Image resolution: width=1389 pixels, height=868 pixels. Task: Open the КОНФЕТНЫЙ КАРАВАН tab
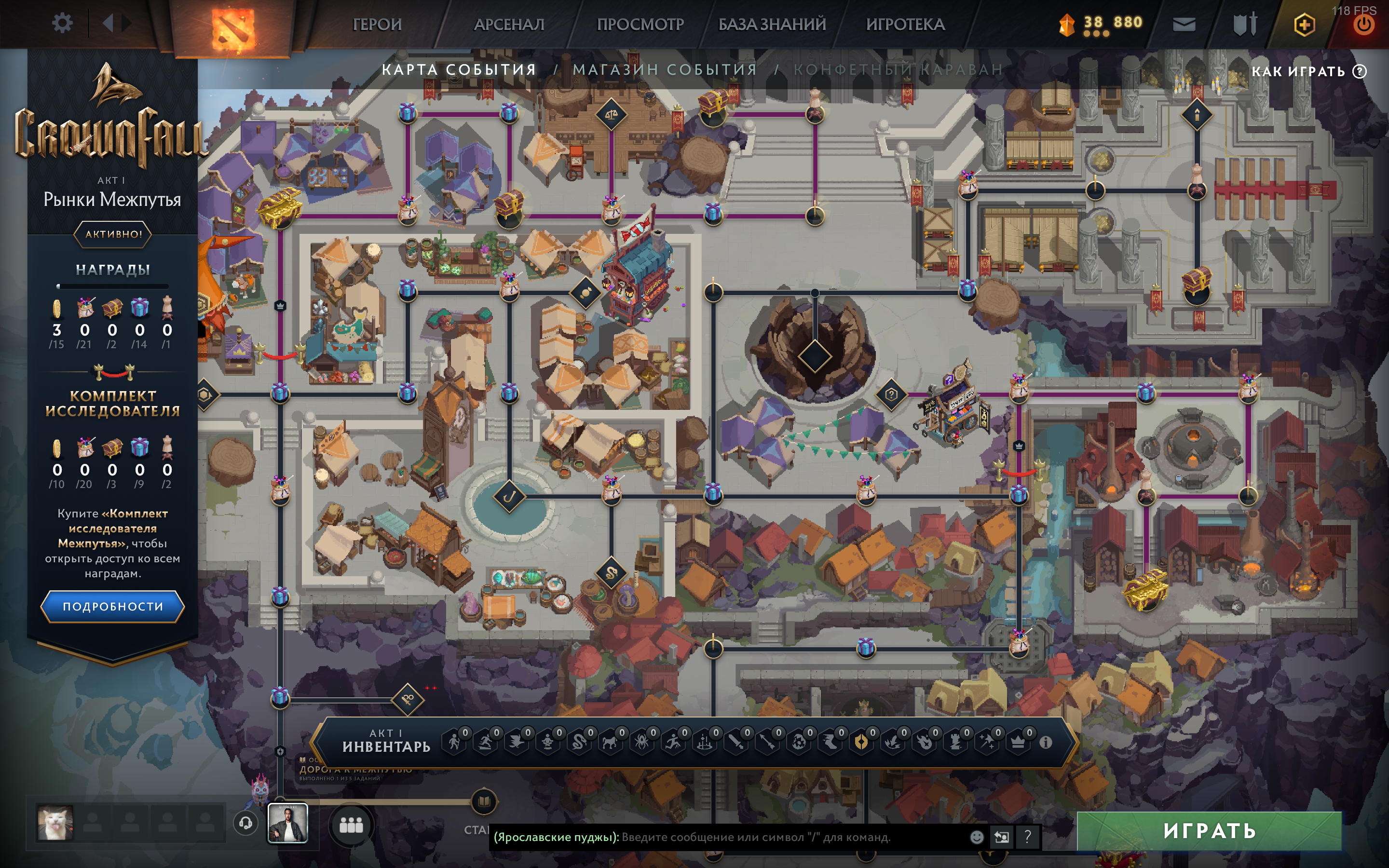coord(898,69)
